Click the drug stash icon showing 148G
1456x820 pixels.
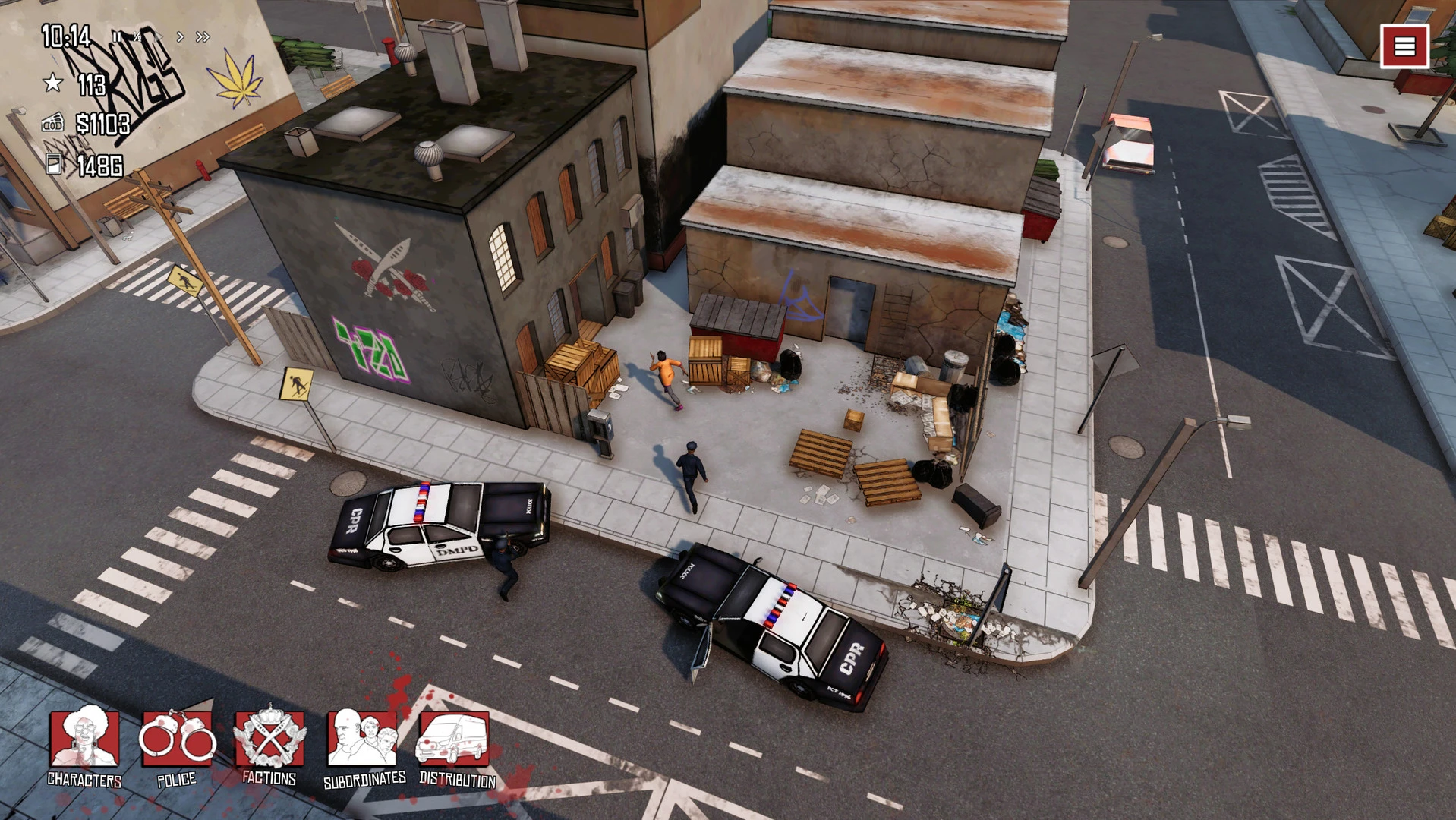pos(55,166)
